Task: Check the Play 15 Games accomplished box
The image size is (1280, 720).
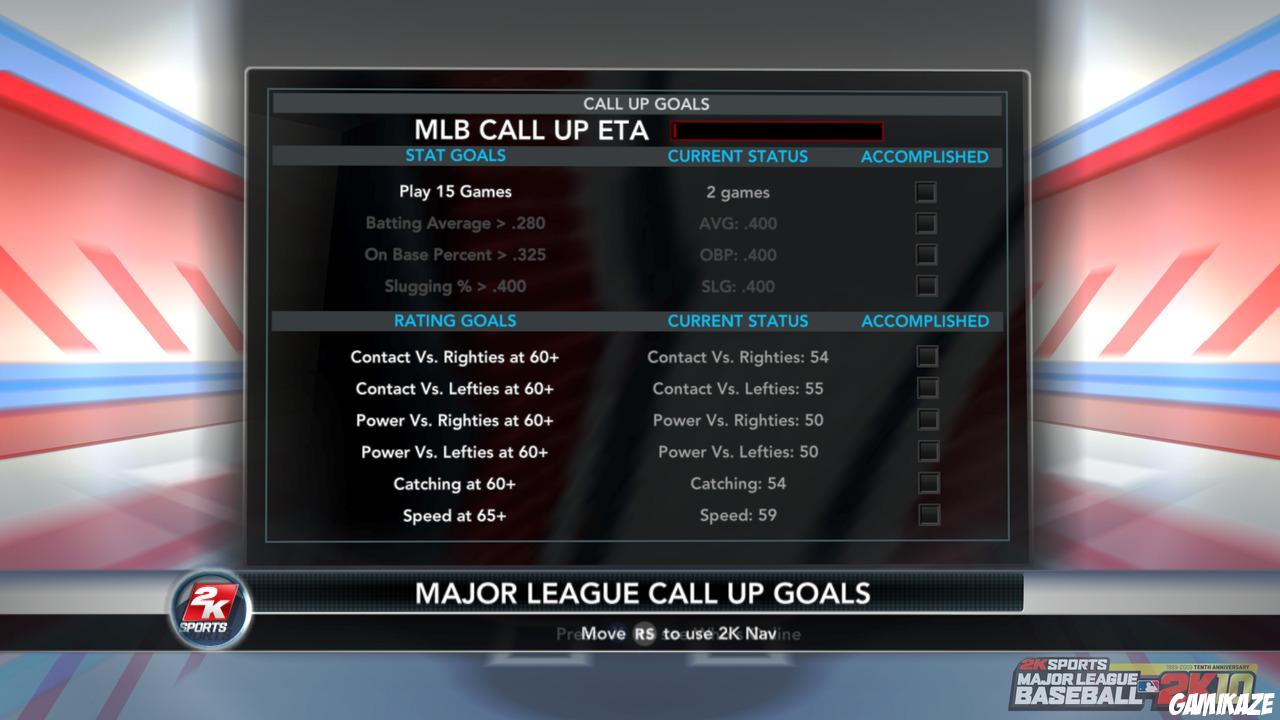Action: click(927, 191)
